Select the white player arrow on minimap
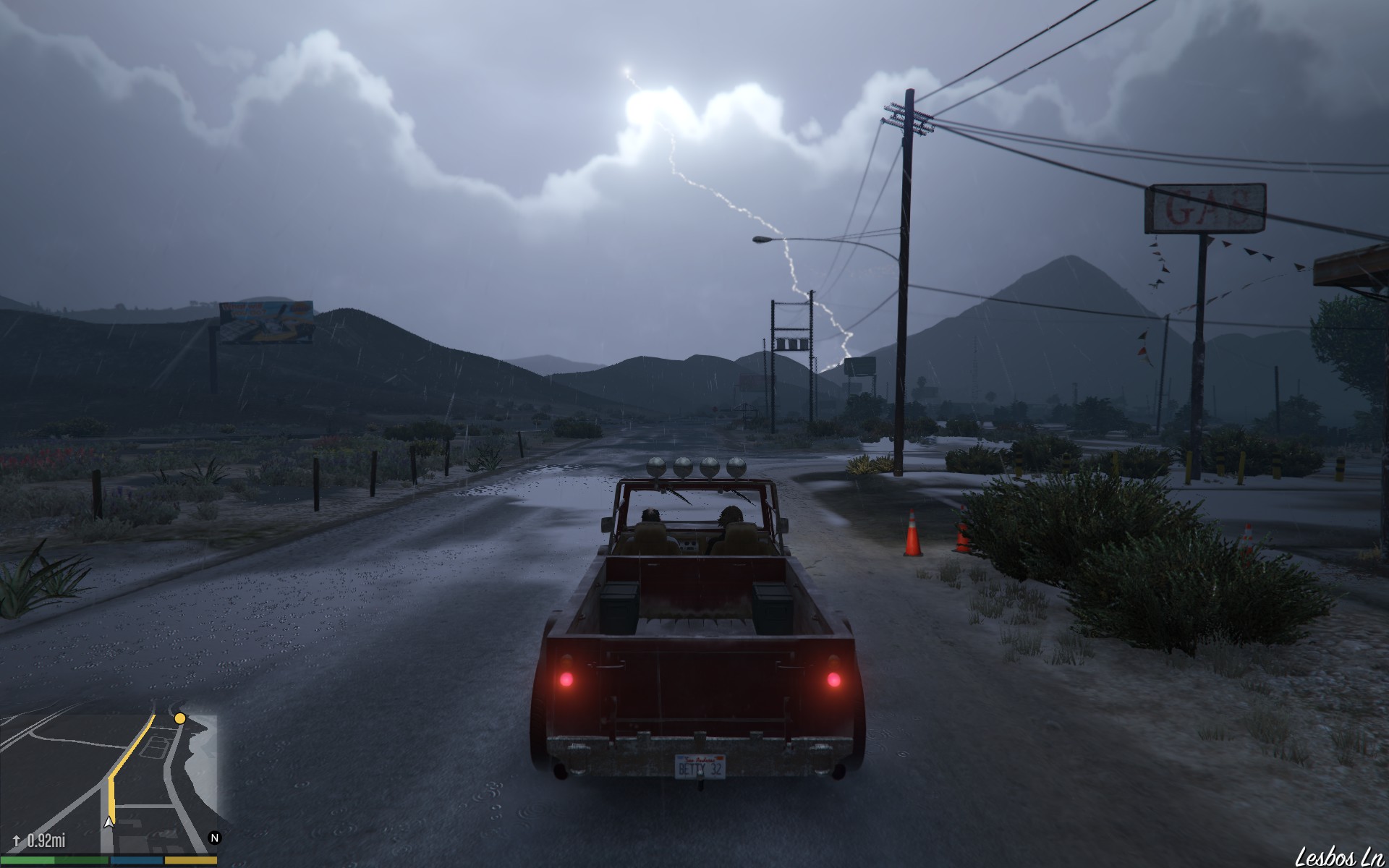 click(x=109, y=822)
